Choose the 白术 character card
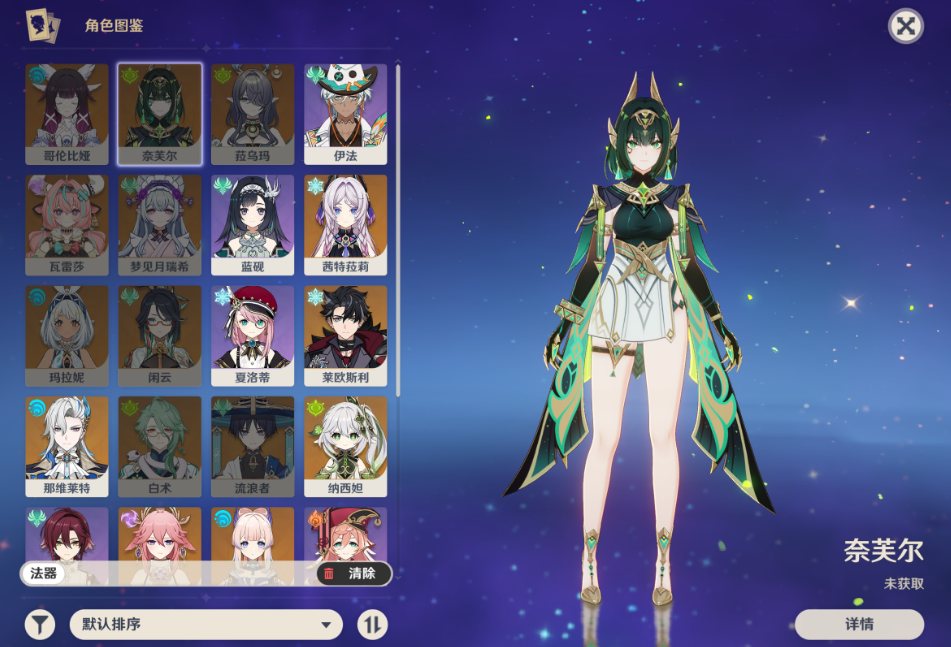Image resolution: width=951 pixels, height=647 pixels. pos(160,447)
